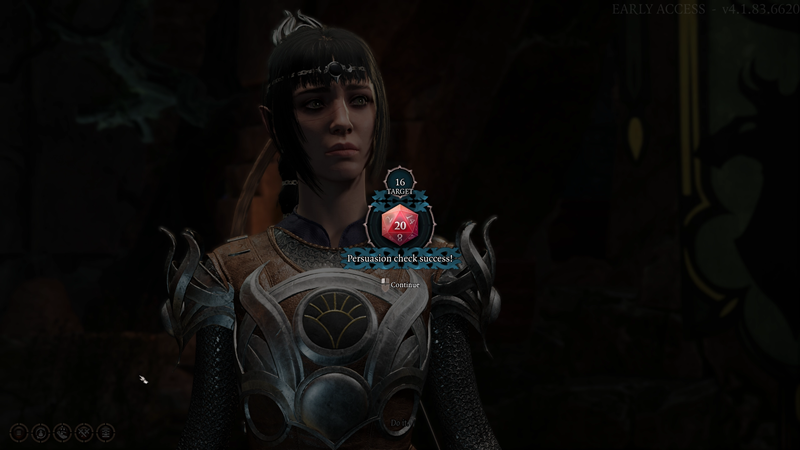The width and height of the screenshot is (800, 450).
Task: Click the crossed swords icon
Action: pos(84,432)
